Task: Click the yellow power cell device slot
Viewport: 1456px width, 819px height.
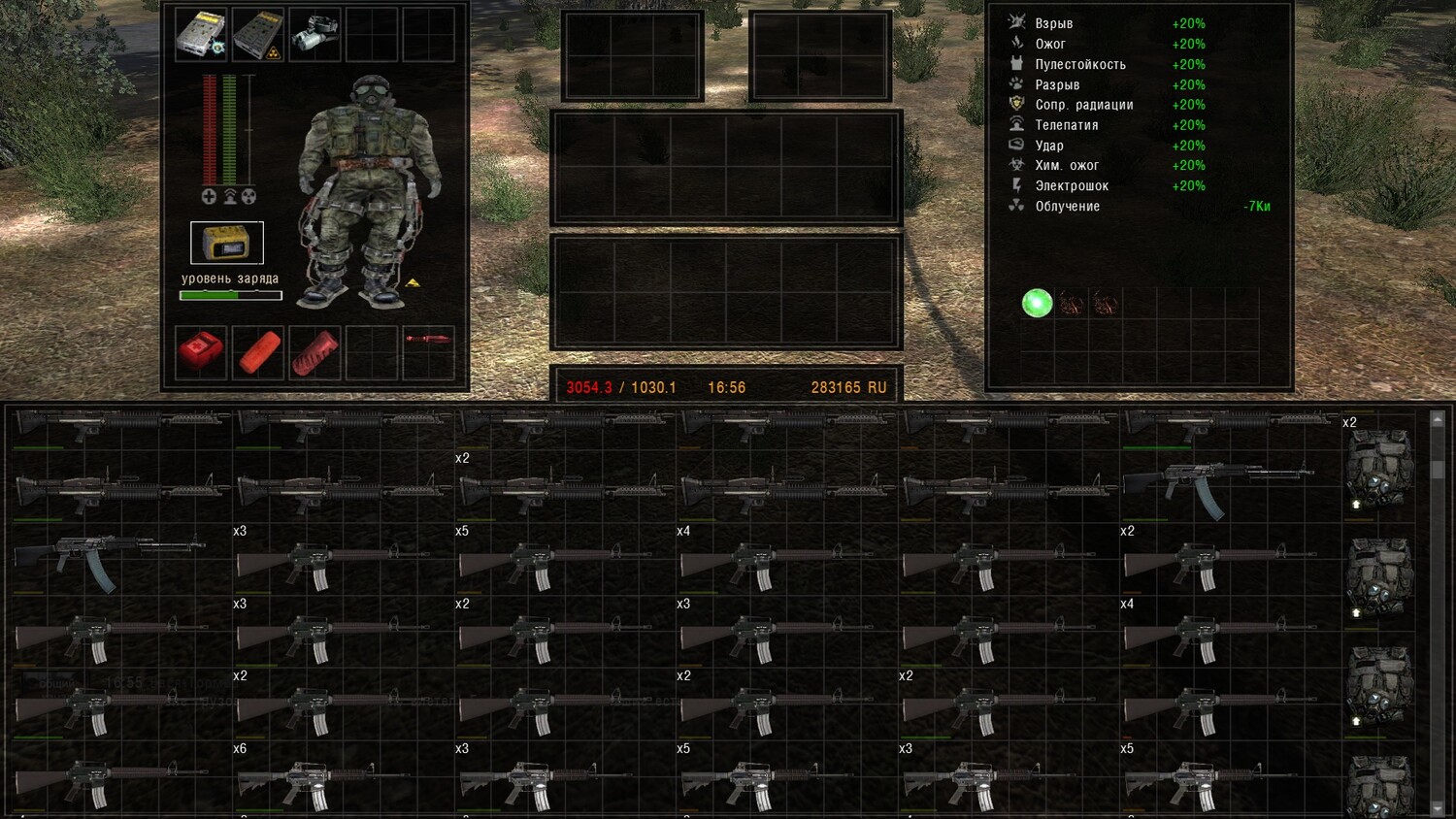Action: tap(227, 243)
